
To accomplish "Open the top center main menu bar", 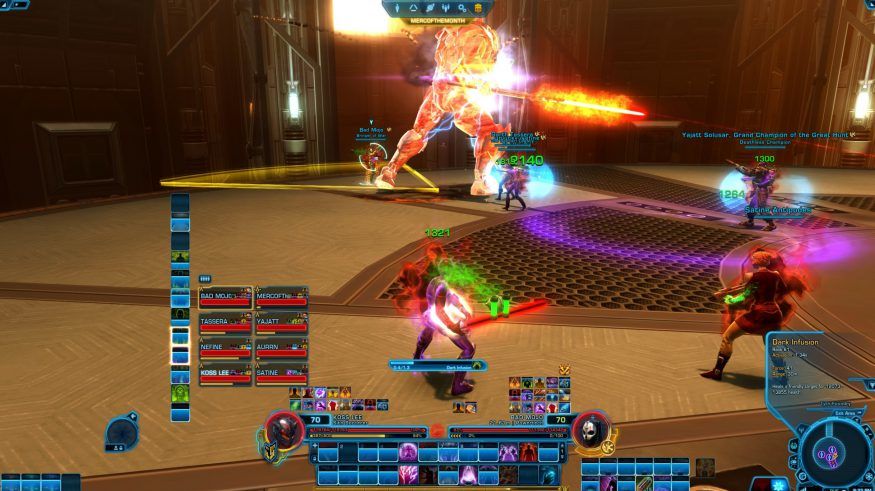I will coord(438,8).
